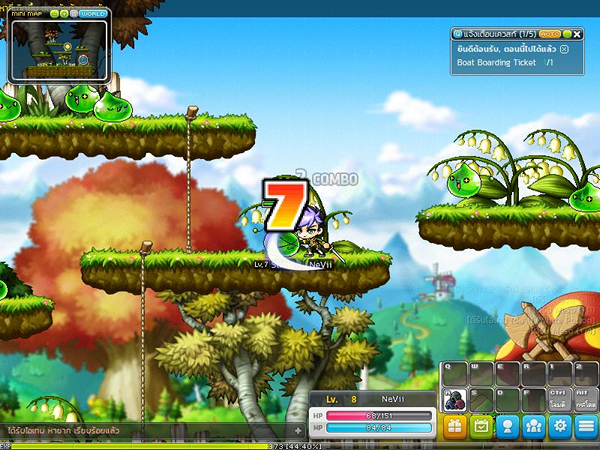Open the main menu list button
Viewport: 600px width, 450px height.
(x=587, y=427)
